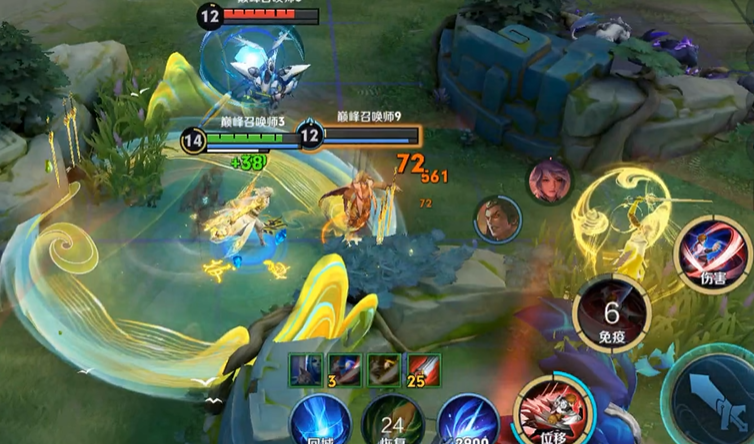The image size is (754, 444).
Task: Use the 免疫 immunity skill on cooldown
Action: 612,313
